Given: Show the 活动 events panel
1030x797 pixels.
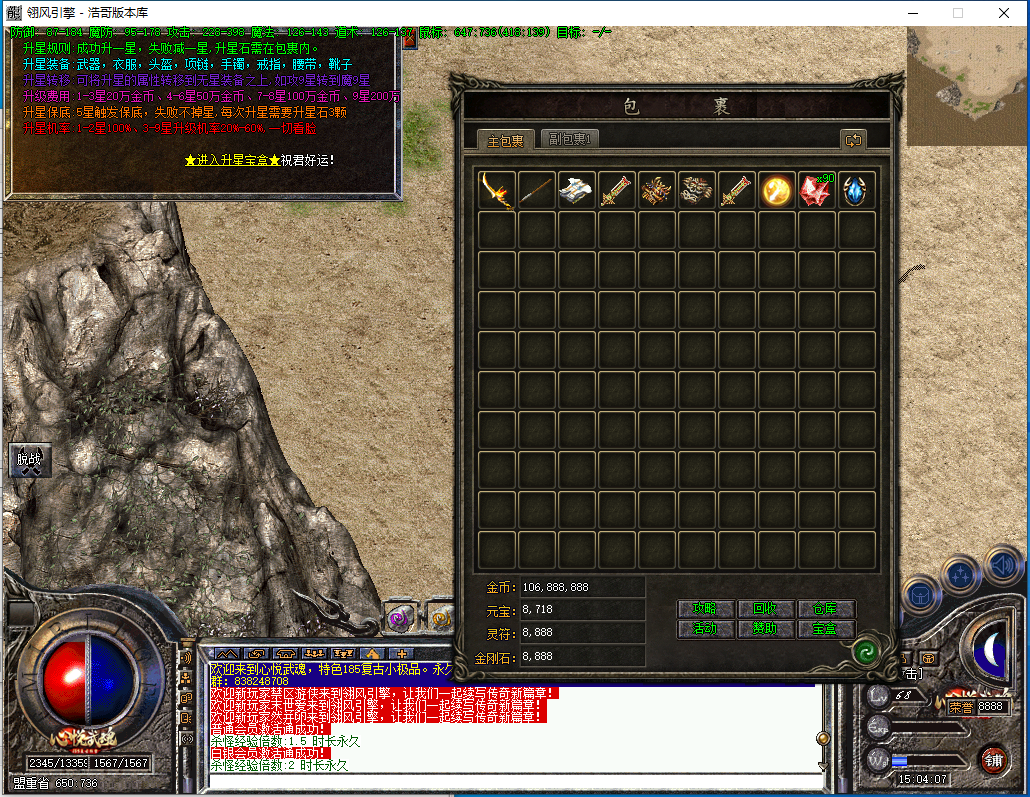Looking at the screenshot, I should (705, 629).
